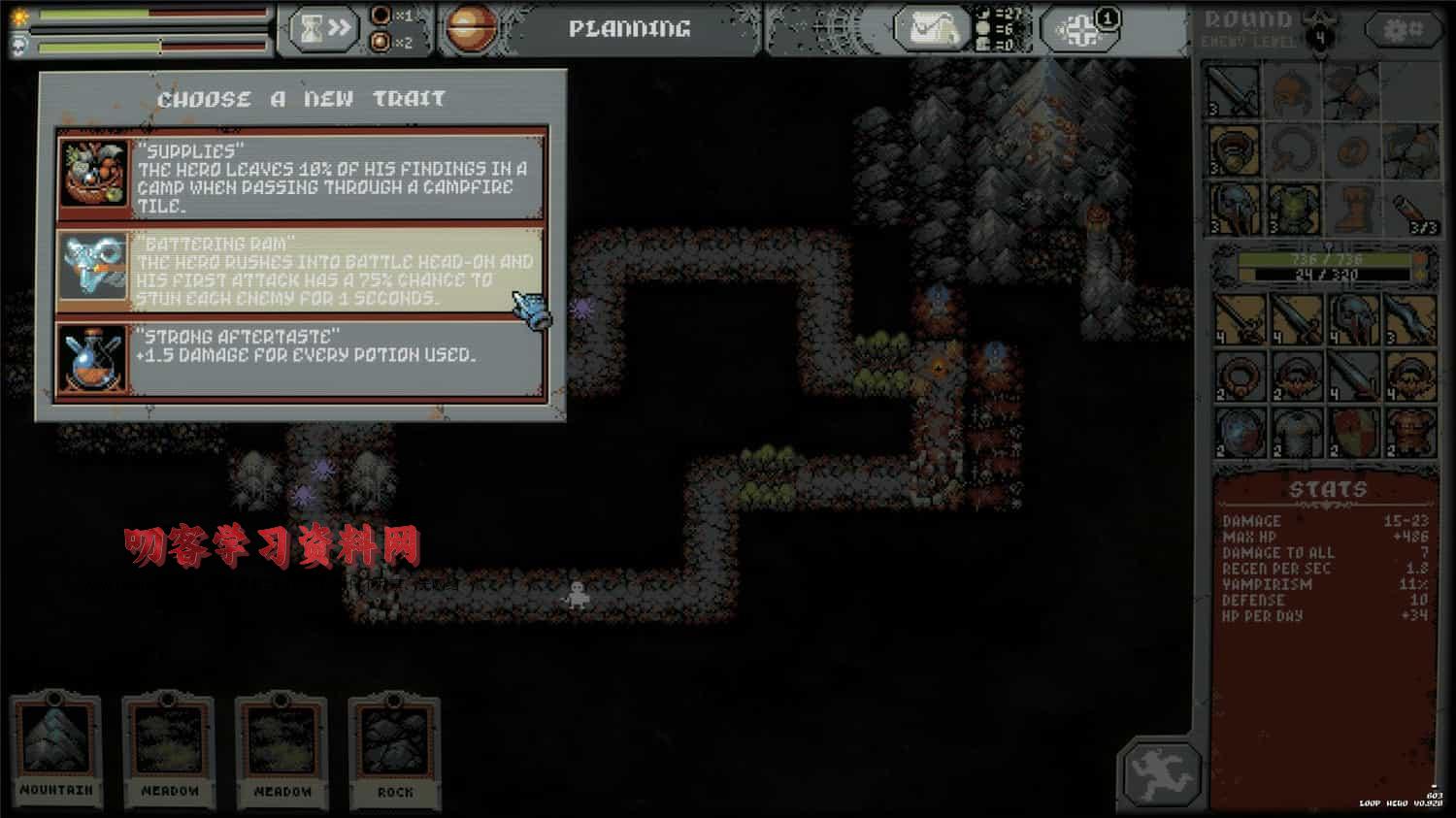This screenshot has height=818, width=1456.
Task: Open the resources scroll button
Action: [x=931, y=29]
